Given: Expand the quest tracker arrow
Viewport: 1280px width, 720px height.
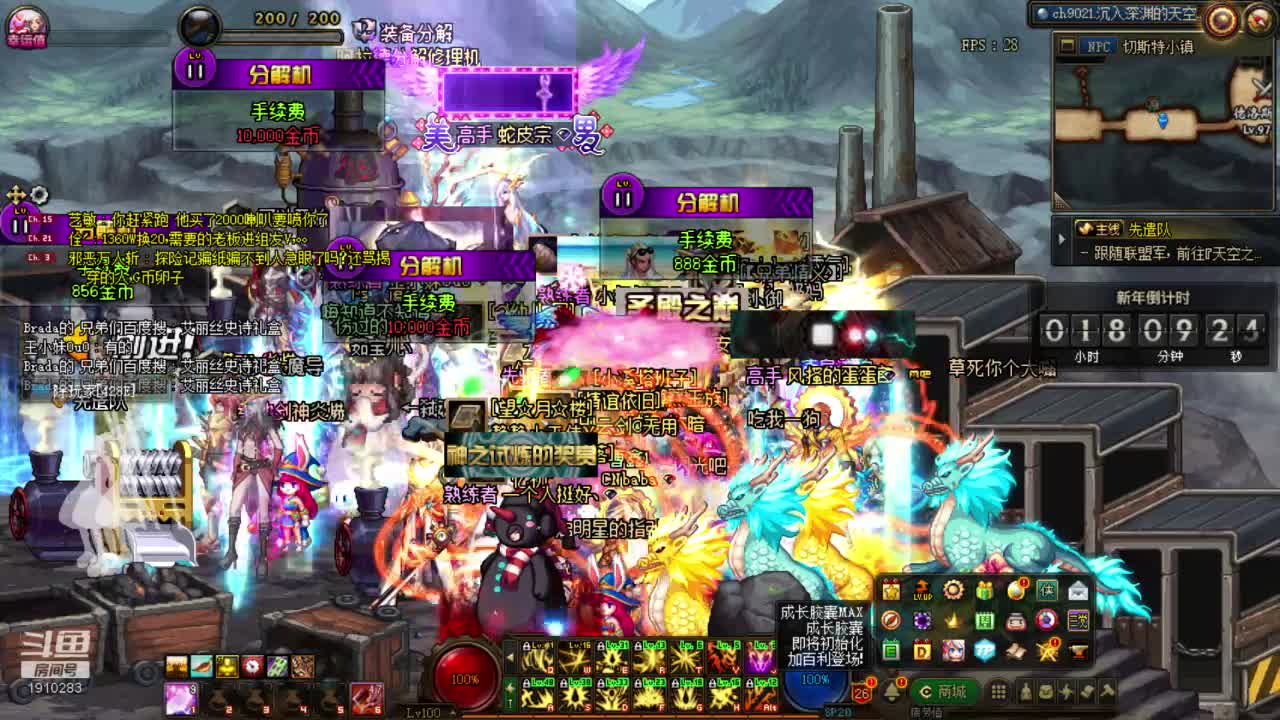Looking at the screenshot, I should click(x=1062, y=240).
